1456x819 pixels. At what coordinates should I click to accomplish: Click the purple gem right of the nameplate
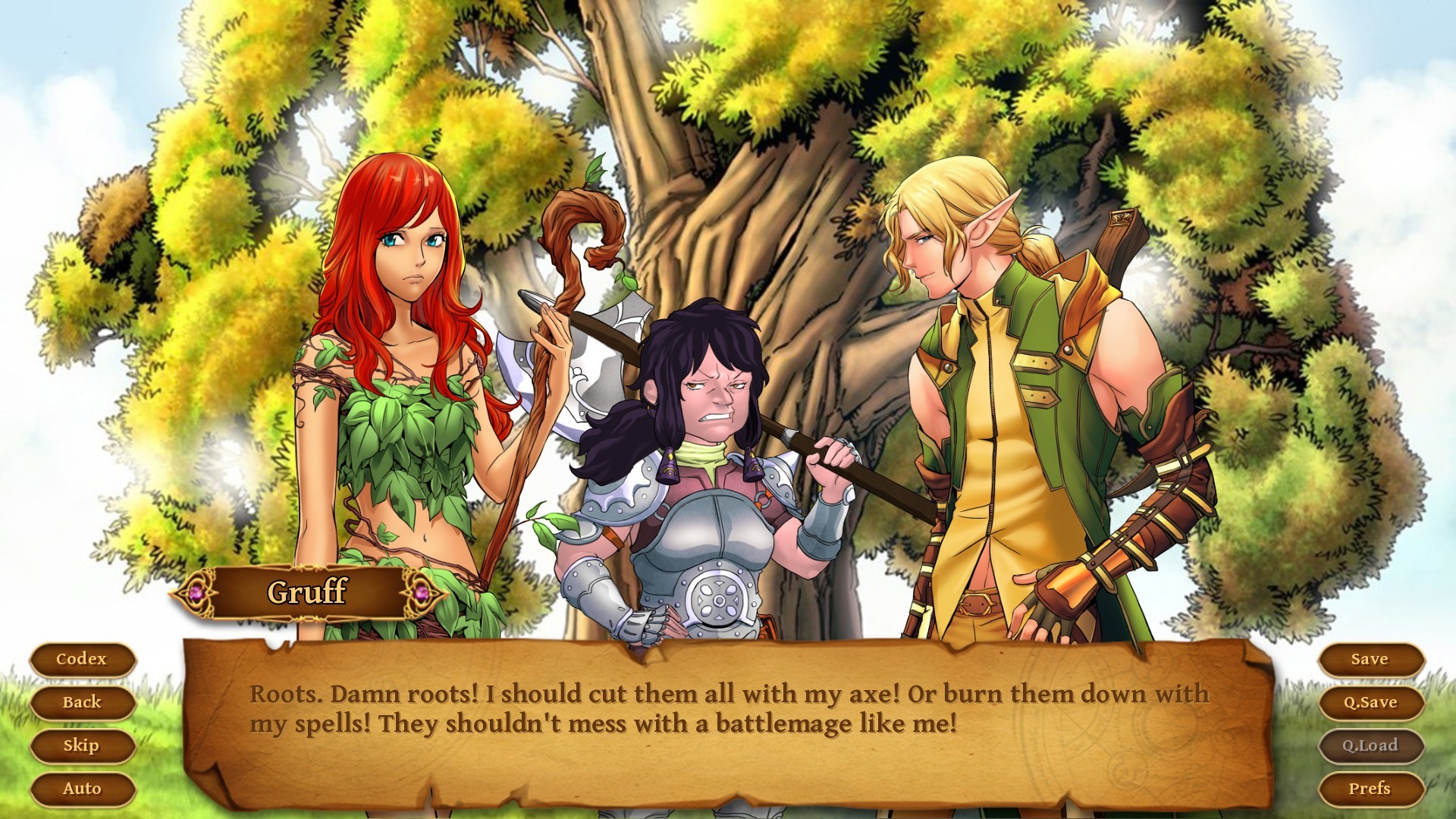(x=422, y=594)
